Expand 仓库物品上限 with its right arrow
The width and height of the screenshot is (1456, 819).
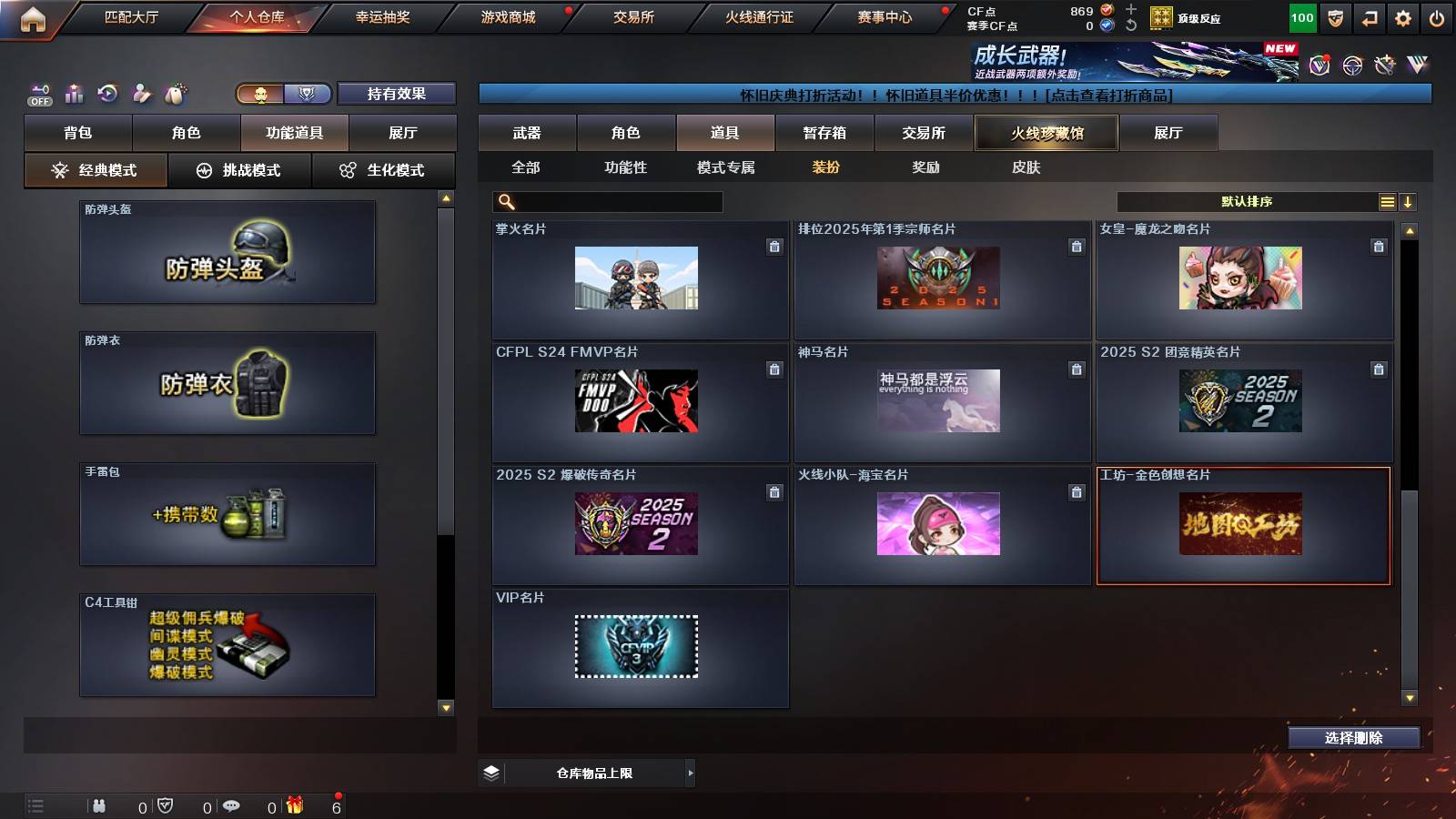(x=690, y=772)
